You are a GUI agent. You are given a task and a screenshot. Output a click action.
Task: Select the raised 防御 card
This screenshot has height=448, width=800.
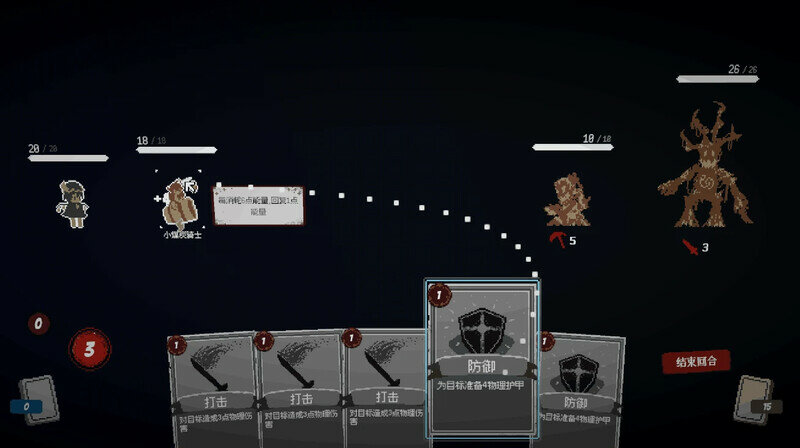(x=481, y=356)
